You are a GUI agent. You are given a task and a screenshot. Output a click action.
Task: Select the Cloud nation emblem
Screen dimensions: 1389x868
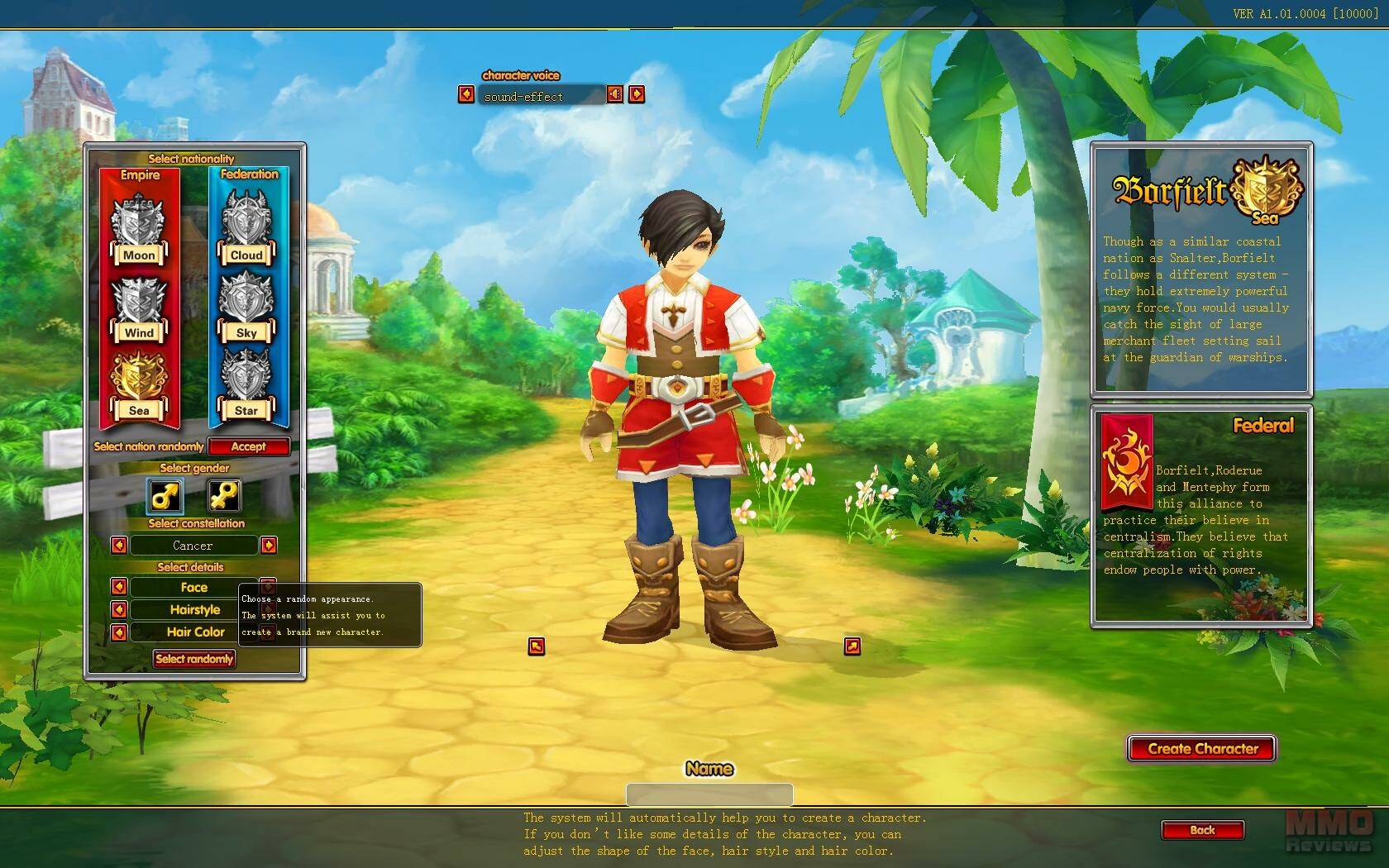point(246,228)
